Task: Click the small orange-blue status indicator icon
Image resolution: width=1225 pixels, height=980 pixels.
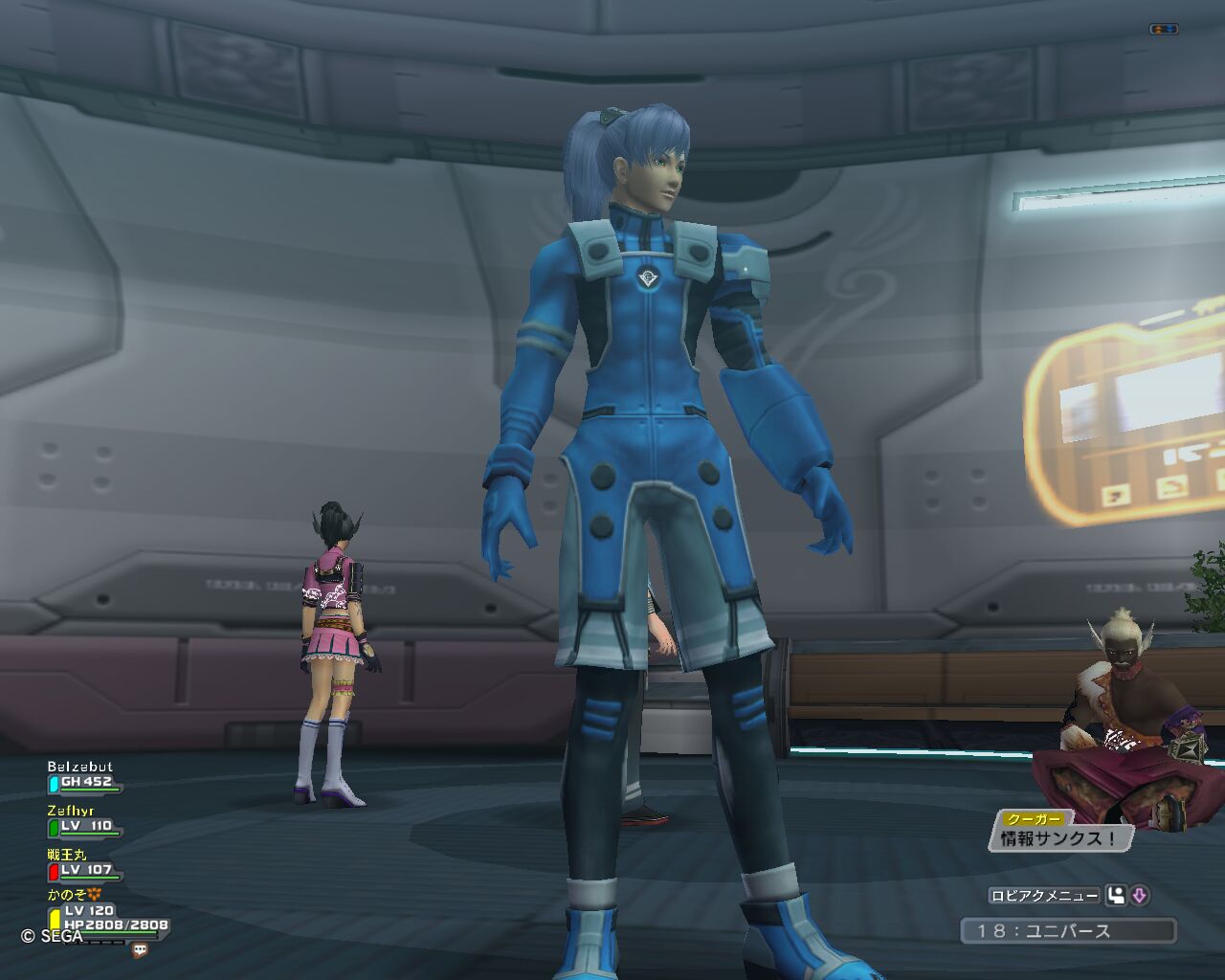Action: tap(1163, 30)
